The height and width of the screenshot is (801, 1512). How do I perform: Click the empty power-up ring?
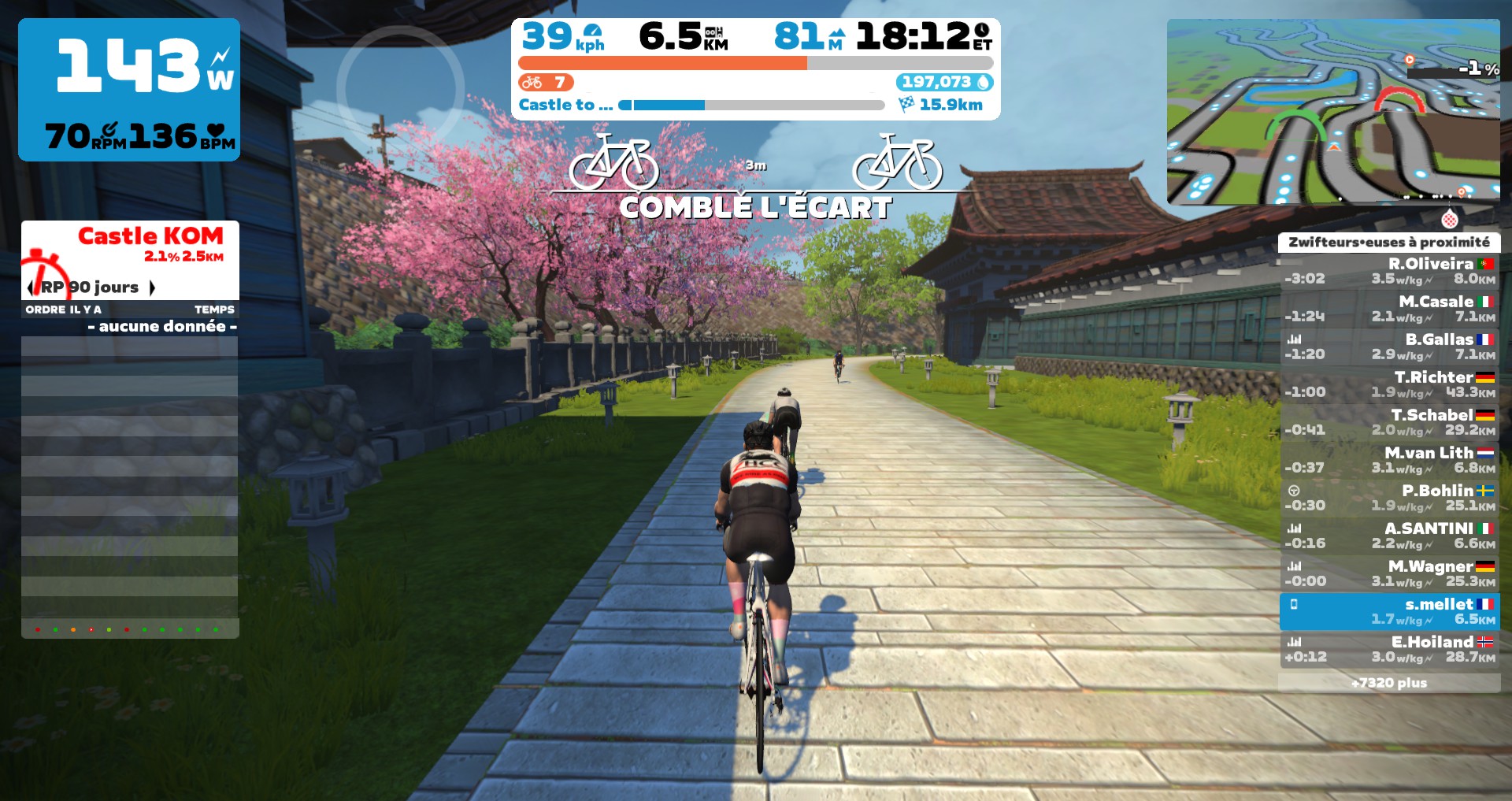click(x=400, y=88)
